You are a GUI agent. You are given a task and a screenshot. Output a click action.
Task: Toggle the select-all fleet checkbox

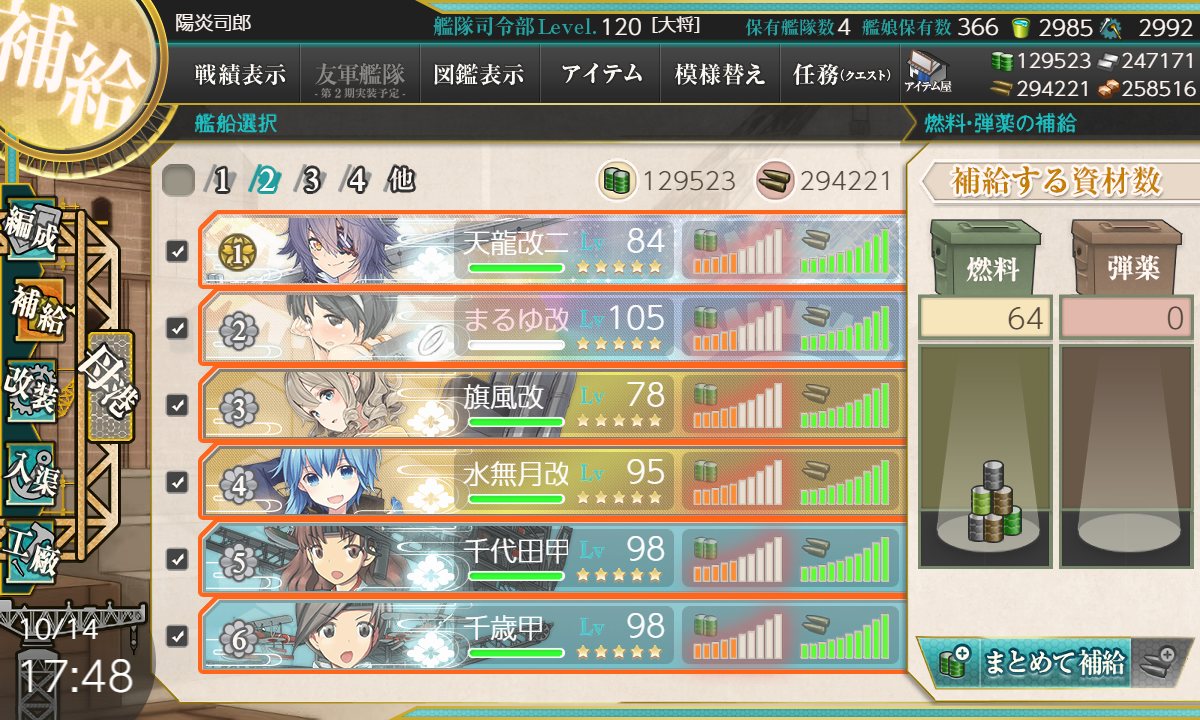[178, 181]
